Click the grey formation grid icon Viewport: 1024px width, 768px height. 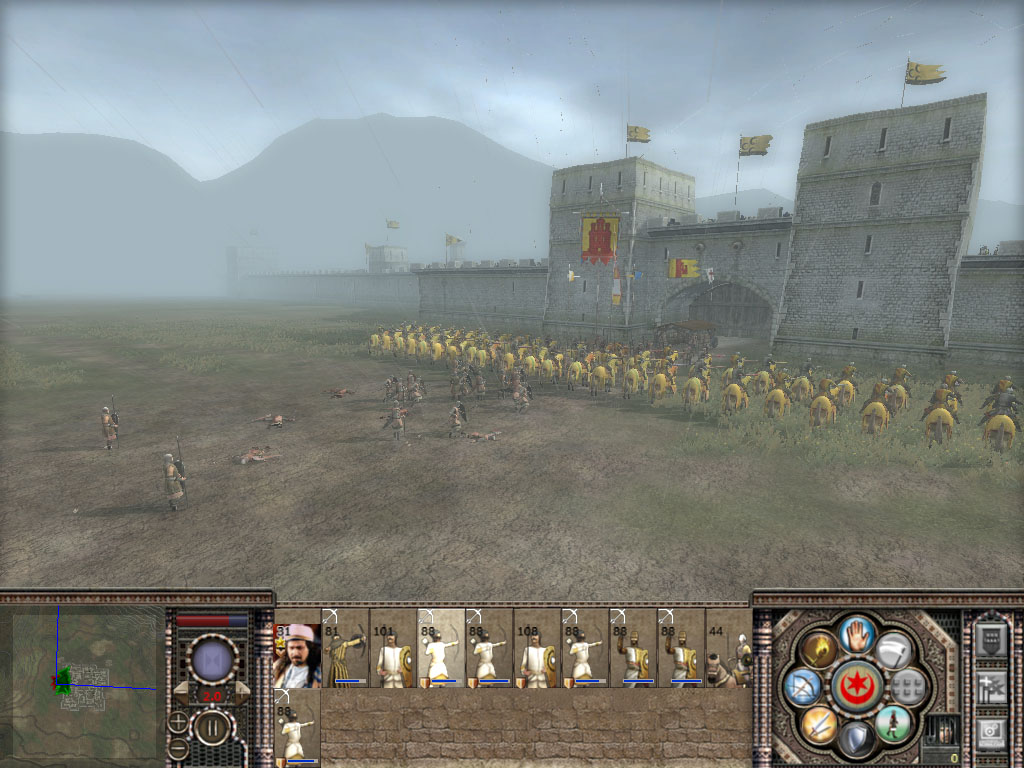[x=908, y=686]
